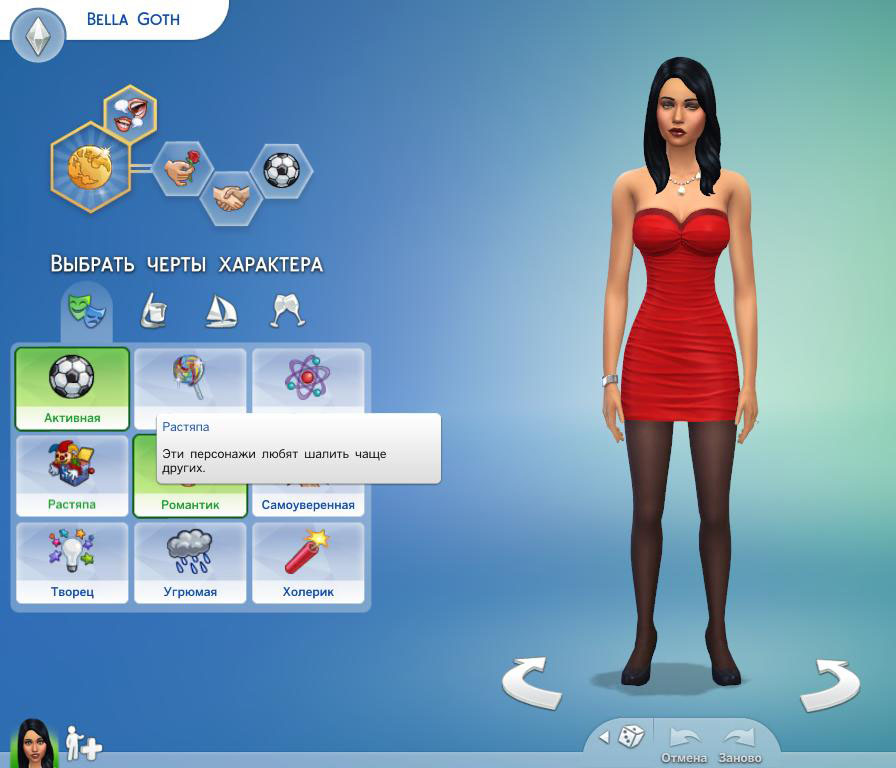Open the sailboat lifestyle traits tab
Image resolution: width=896 pixels, height=768 pixels.
click(x=220, y=311)
